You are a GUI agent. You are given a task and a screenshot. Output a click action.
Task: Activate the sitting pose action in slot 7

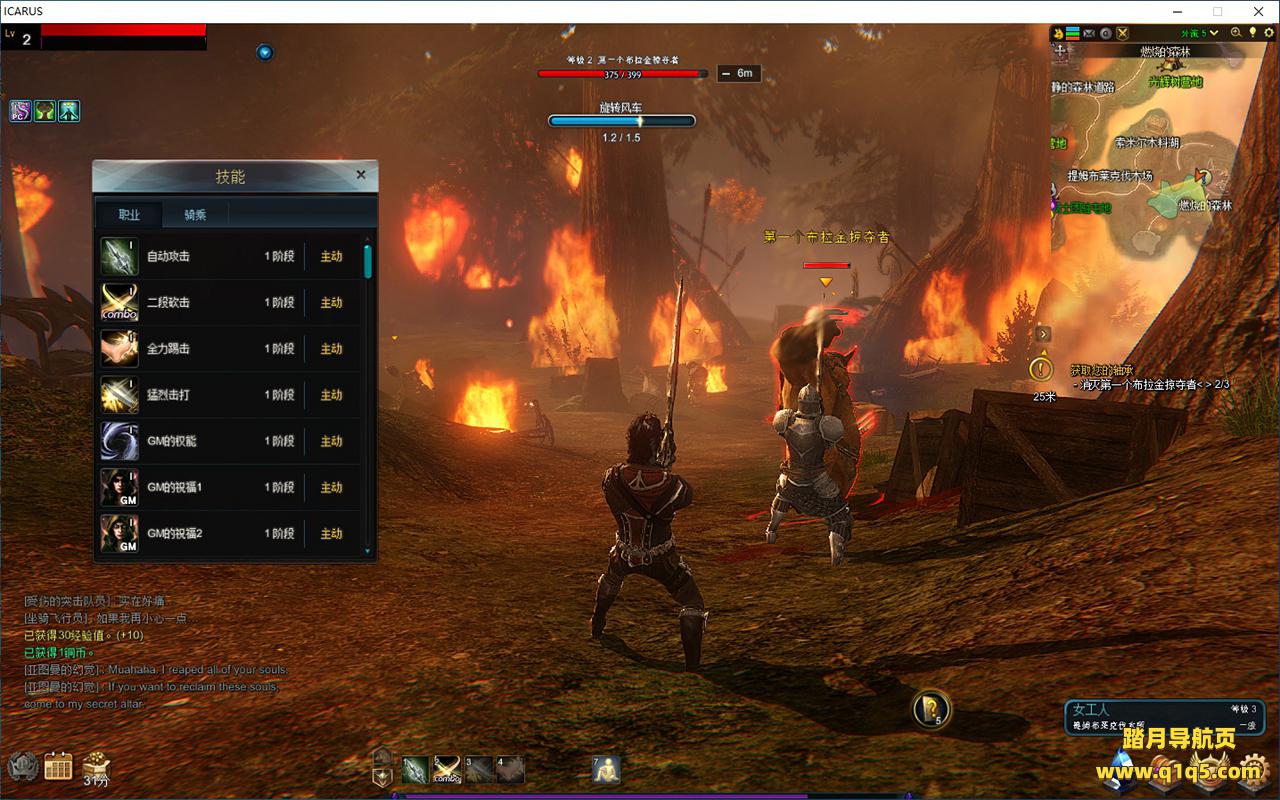pos(606,769)
